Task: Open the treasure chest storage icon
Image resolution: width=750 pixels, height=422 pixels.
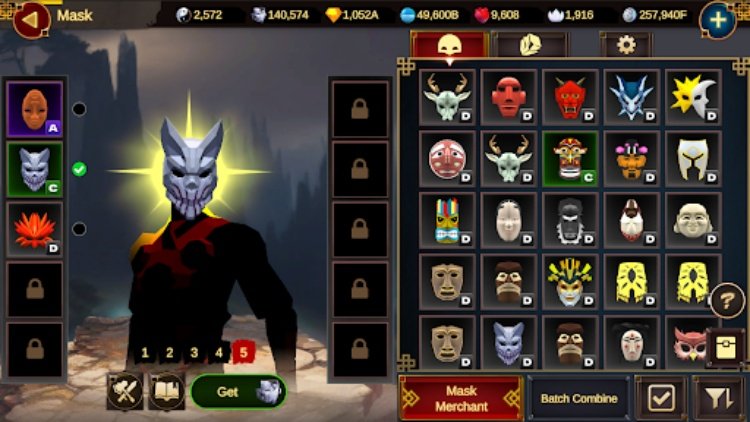Action: coord(727,347)
